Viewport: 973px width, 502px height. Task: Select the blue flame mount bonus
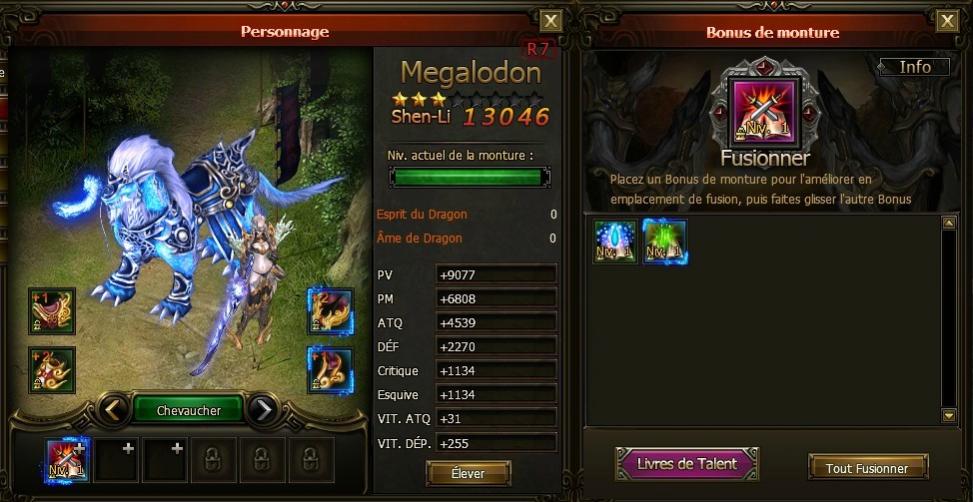pos(614,241)
